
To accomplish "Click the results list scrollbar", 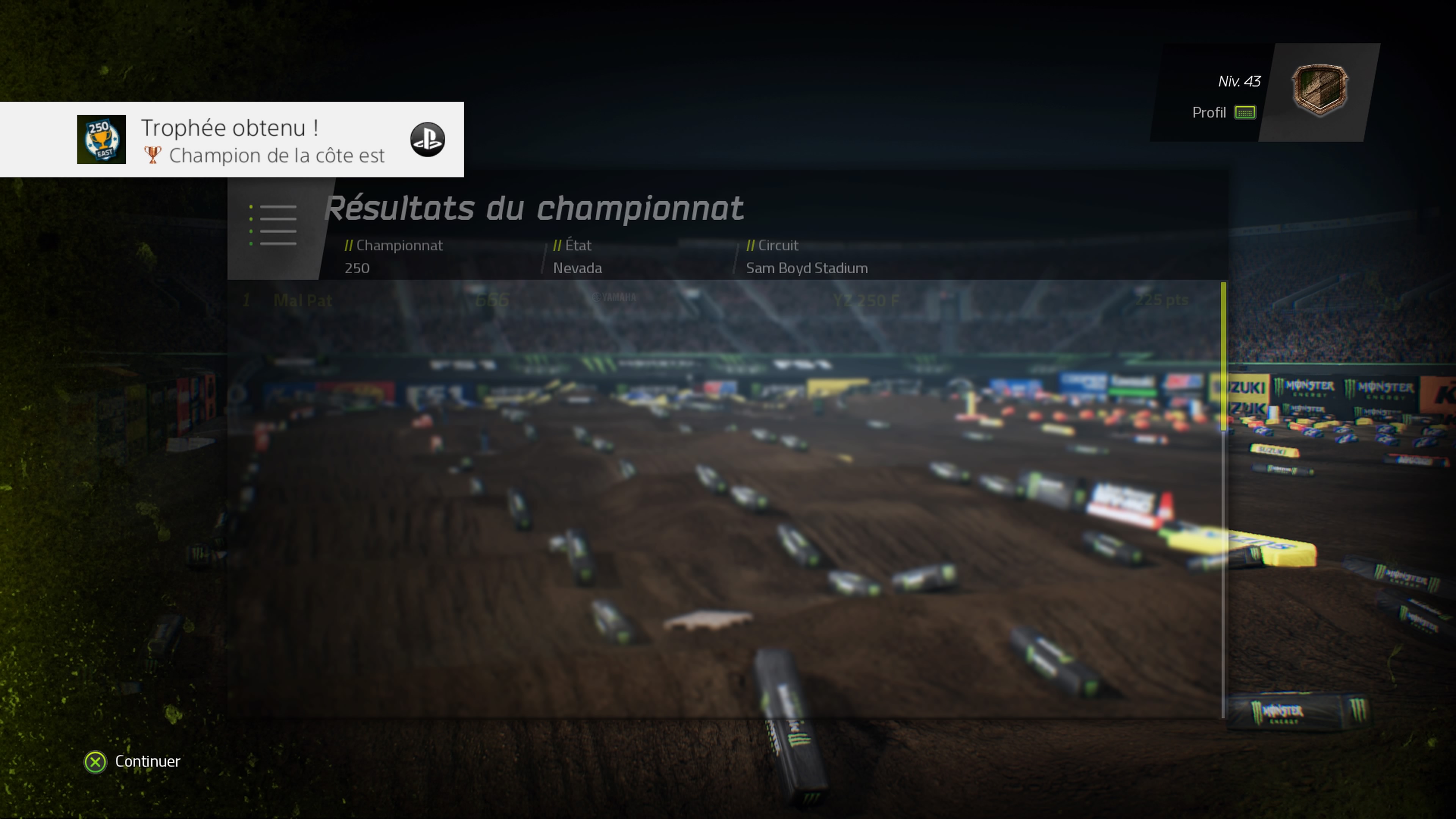I will pyautogui.click(x=1223, y=356).
